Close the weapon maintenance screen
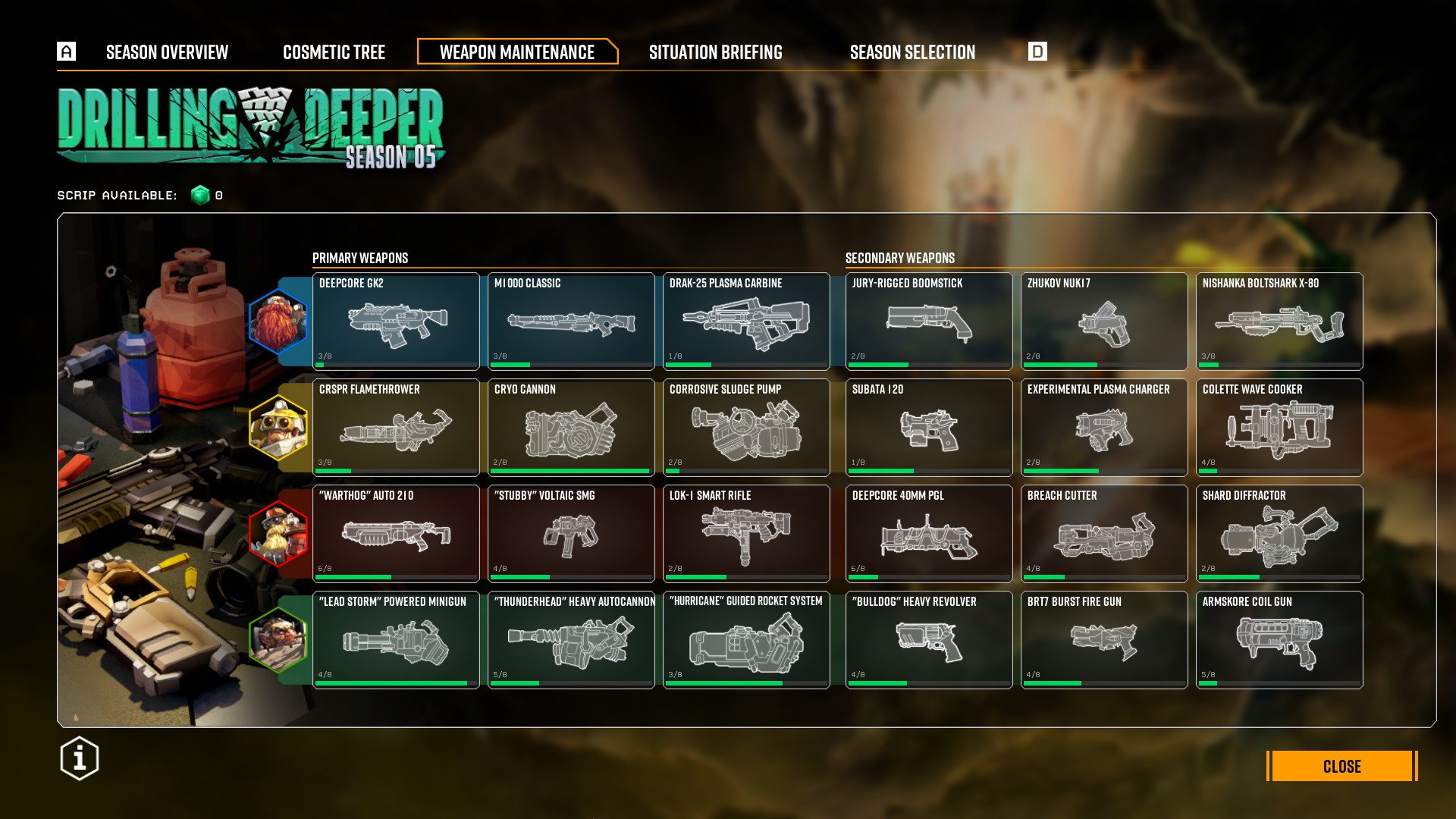 point(1341,766)
